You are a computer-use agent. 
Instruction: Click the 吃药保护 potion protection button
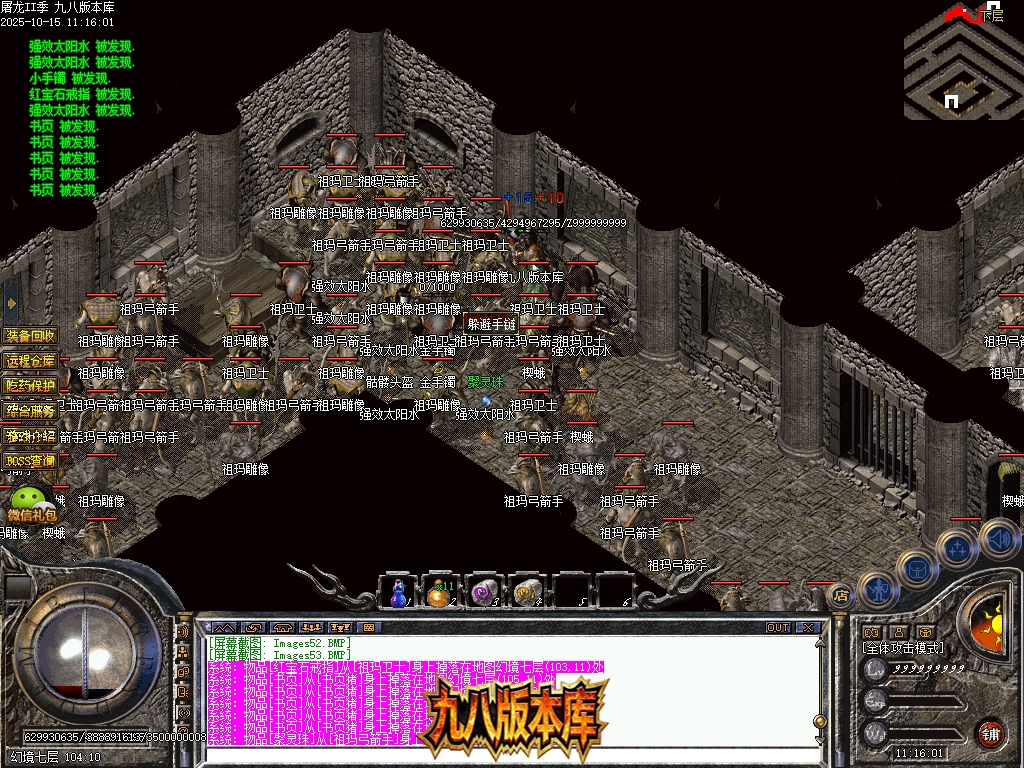(x=31, y=385)
